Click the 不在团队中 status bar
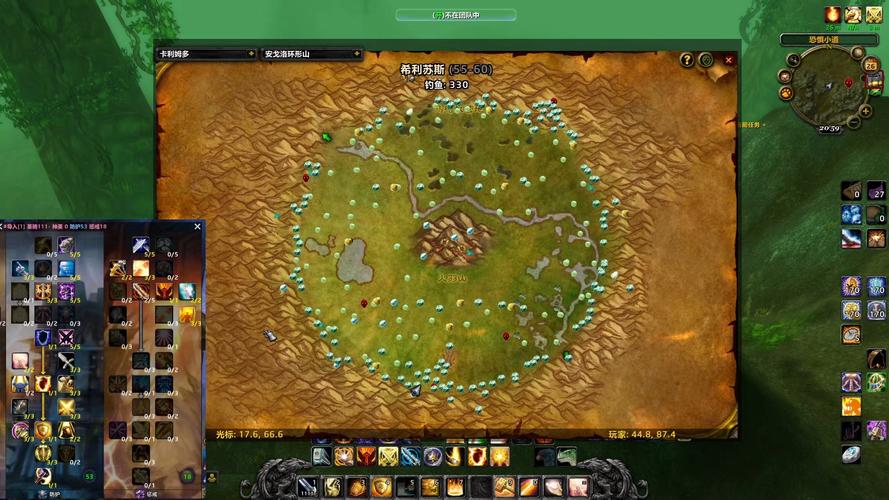Viewport: 889px width, 500px height. 456,15
